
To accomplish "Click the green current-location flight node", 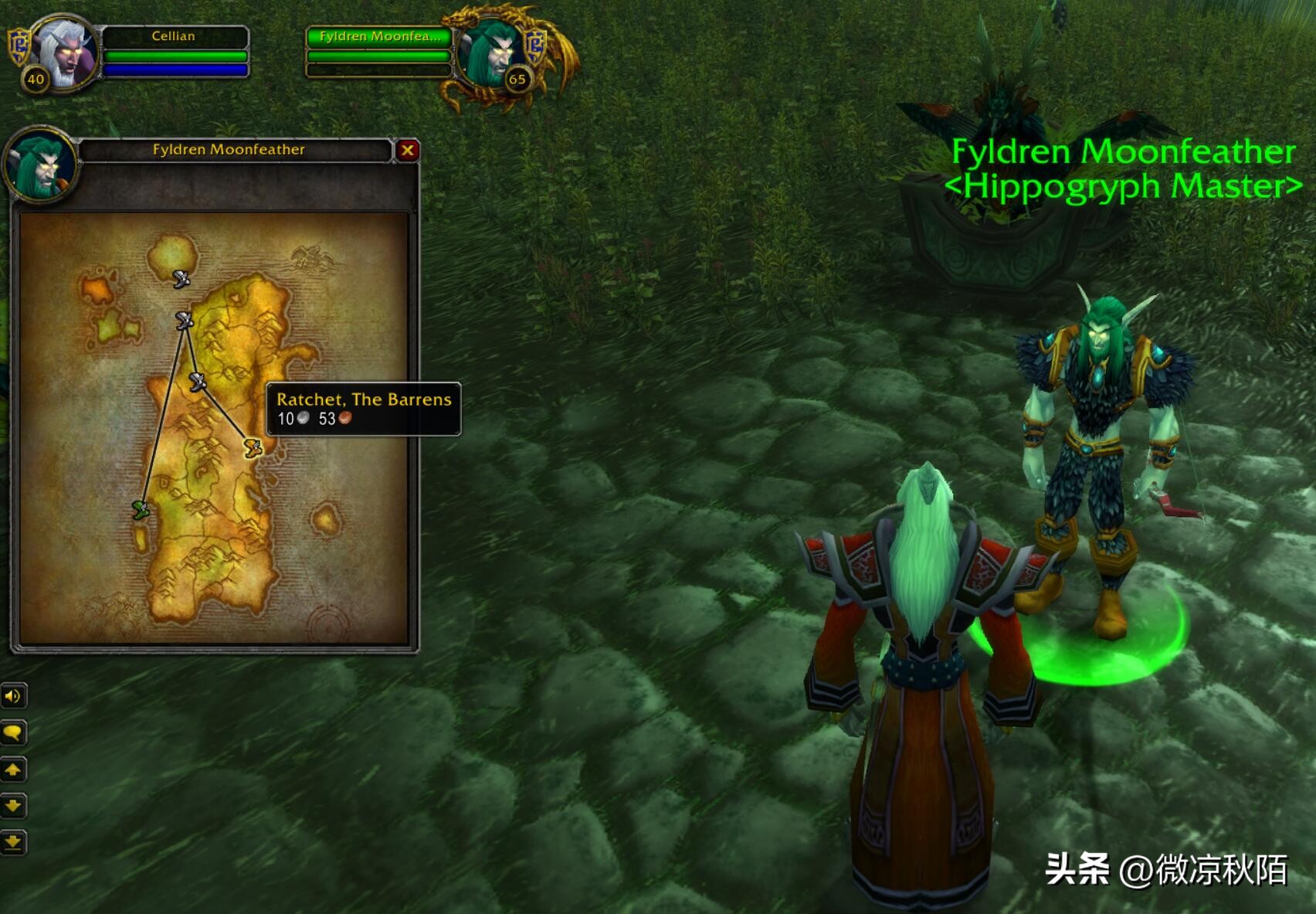I will tap(140, 509).
